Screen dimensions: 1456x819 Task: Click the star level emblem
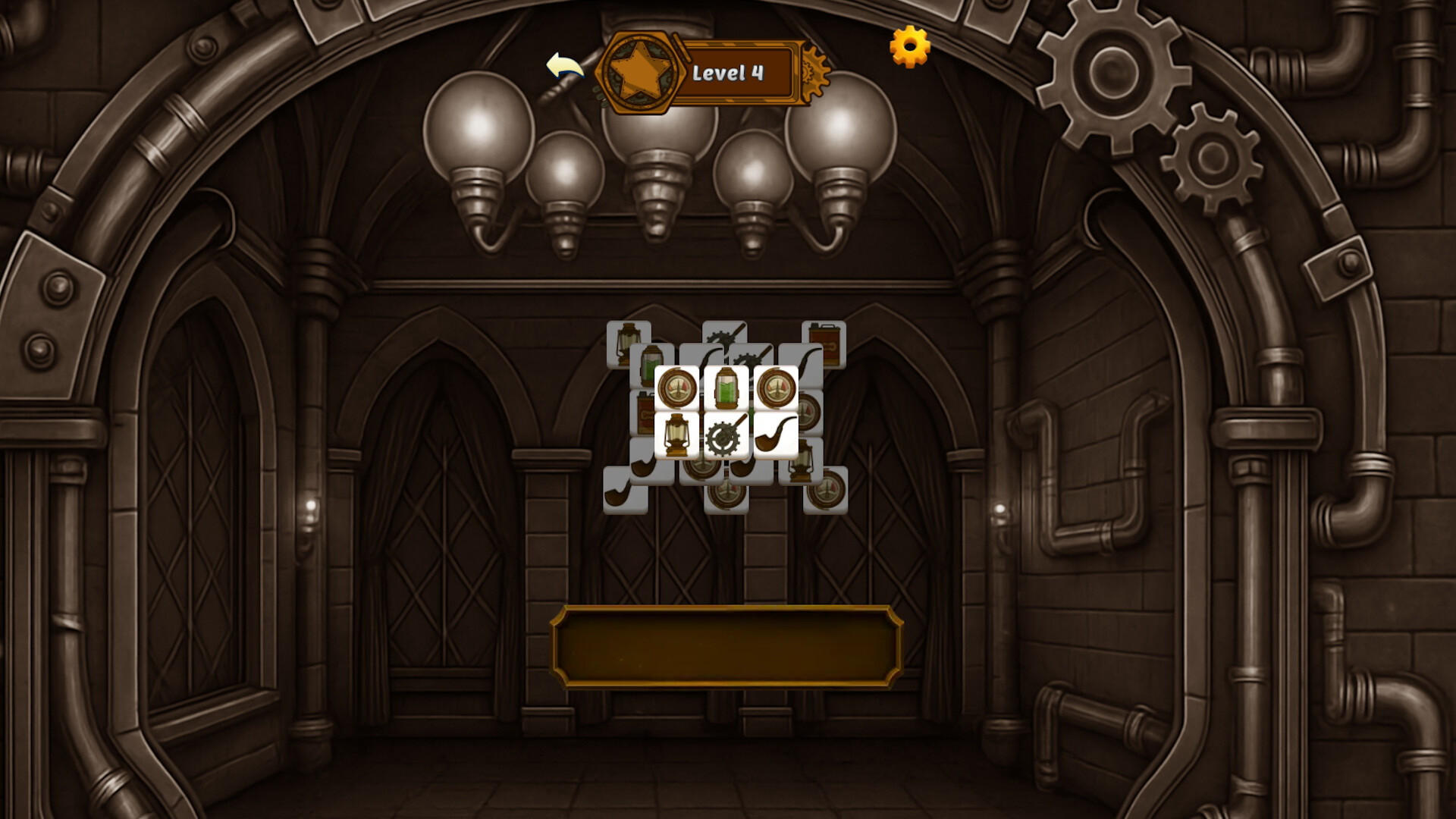(639, 74)
